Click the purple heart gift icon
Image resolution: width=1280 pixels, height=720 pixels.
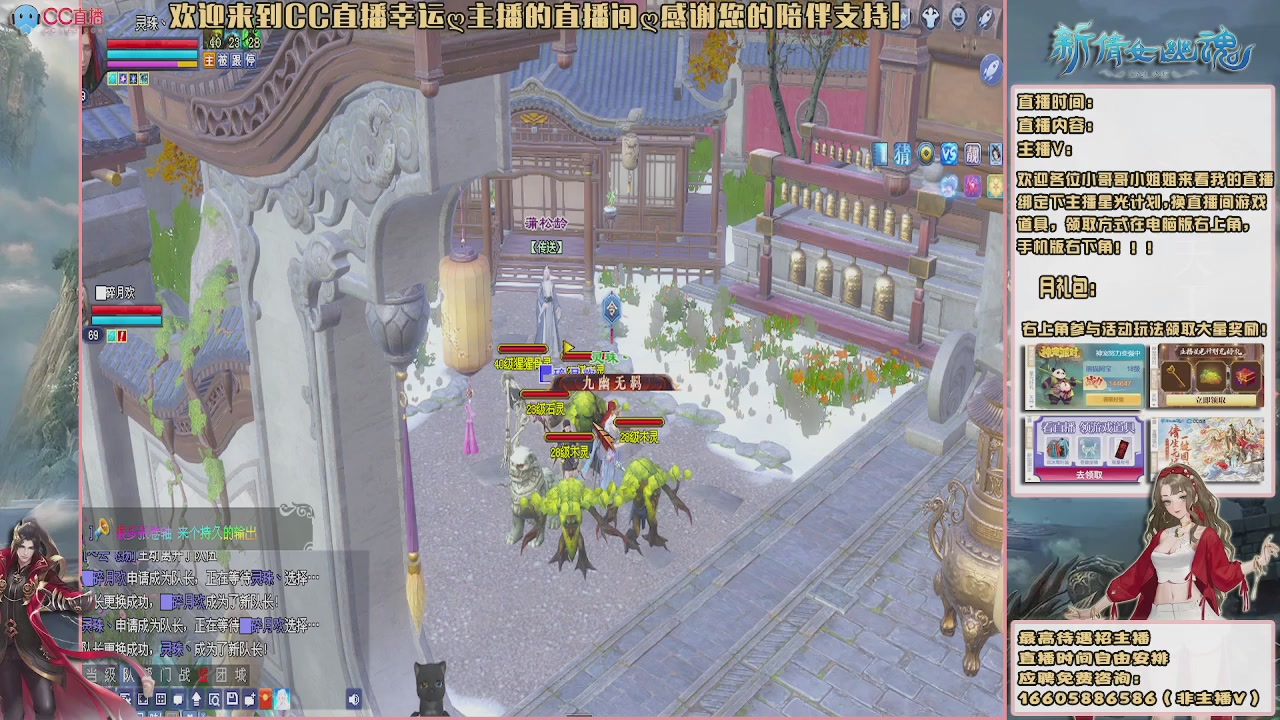[972, 184]
